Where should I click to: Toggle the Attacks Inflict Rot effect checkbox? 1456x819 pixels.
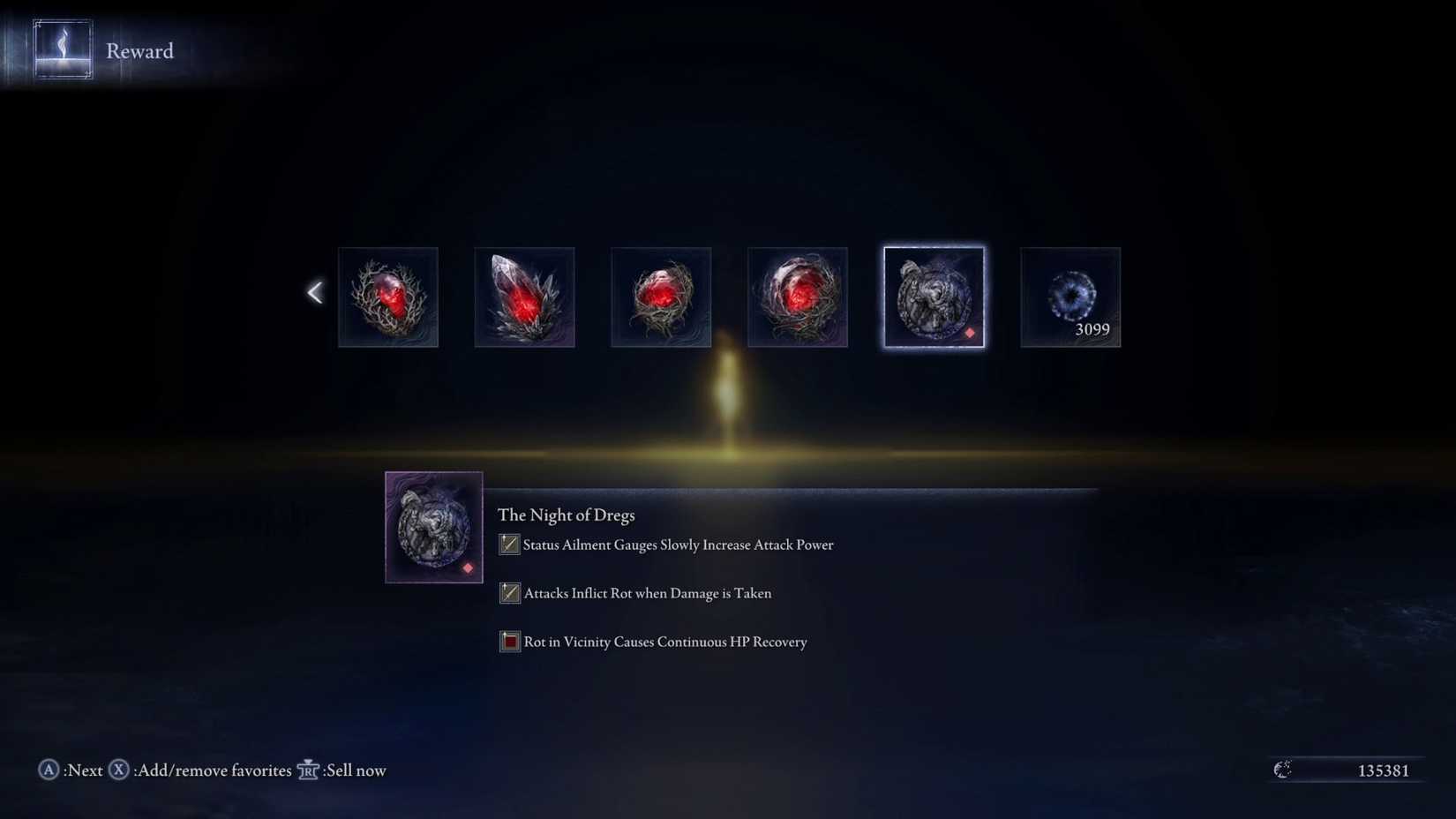pyautogui.click(x=509, y=593)
